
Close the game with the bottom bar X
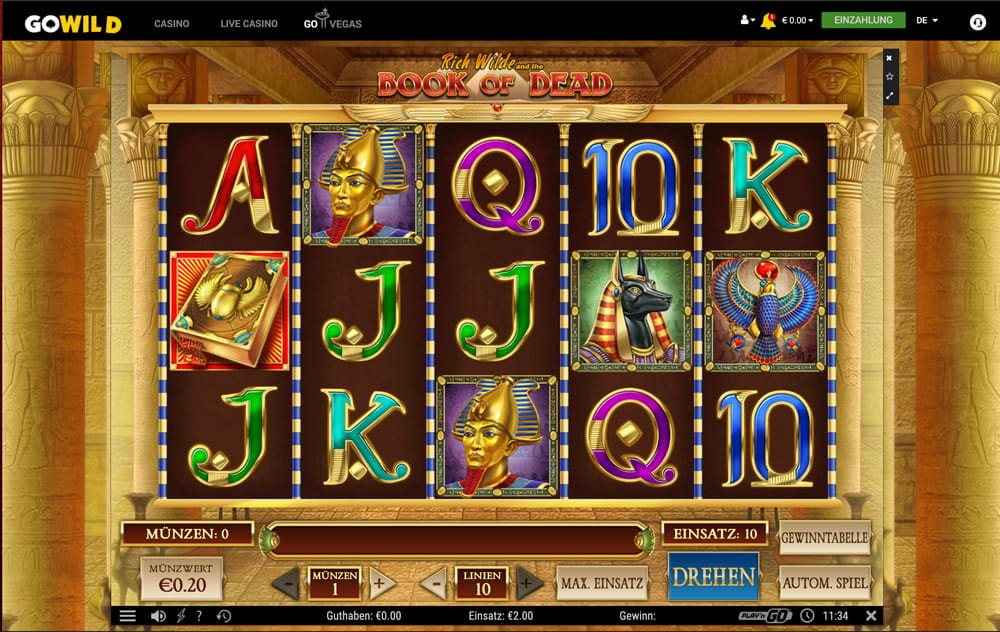[871, 616]
